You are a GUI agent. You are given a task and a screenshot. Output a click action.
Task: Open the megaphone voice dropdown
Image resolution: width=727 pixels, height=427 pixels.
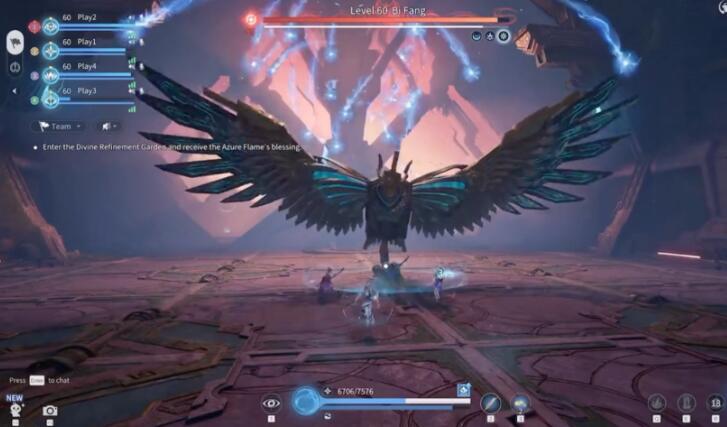107,126
